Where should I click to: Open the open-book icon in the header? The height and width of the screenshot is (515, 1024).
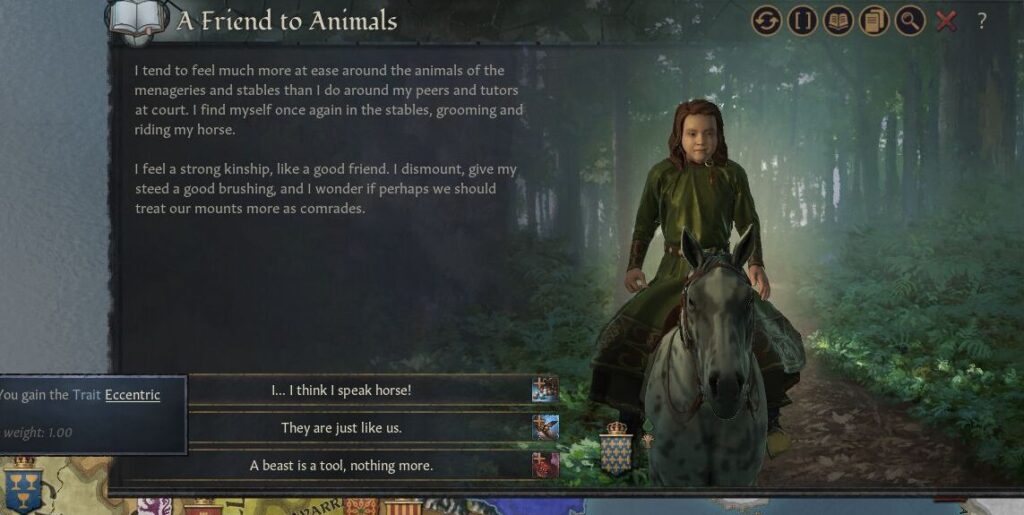tap(838, 20)
